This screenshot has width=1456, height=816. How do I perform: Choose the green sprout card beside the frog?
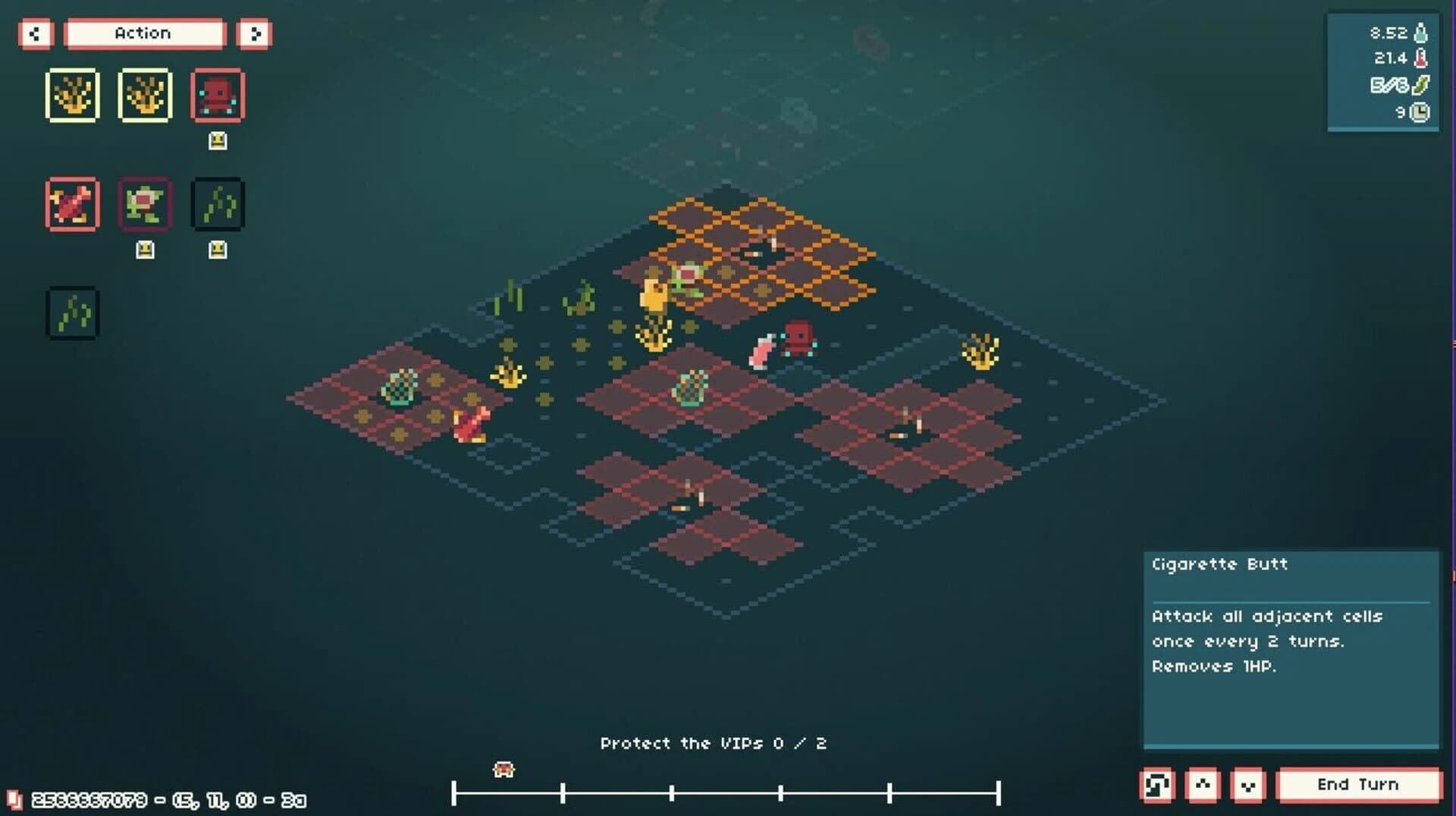pos(218,202)
